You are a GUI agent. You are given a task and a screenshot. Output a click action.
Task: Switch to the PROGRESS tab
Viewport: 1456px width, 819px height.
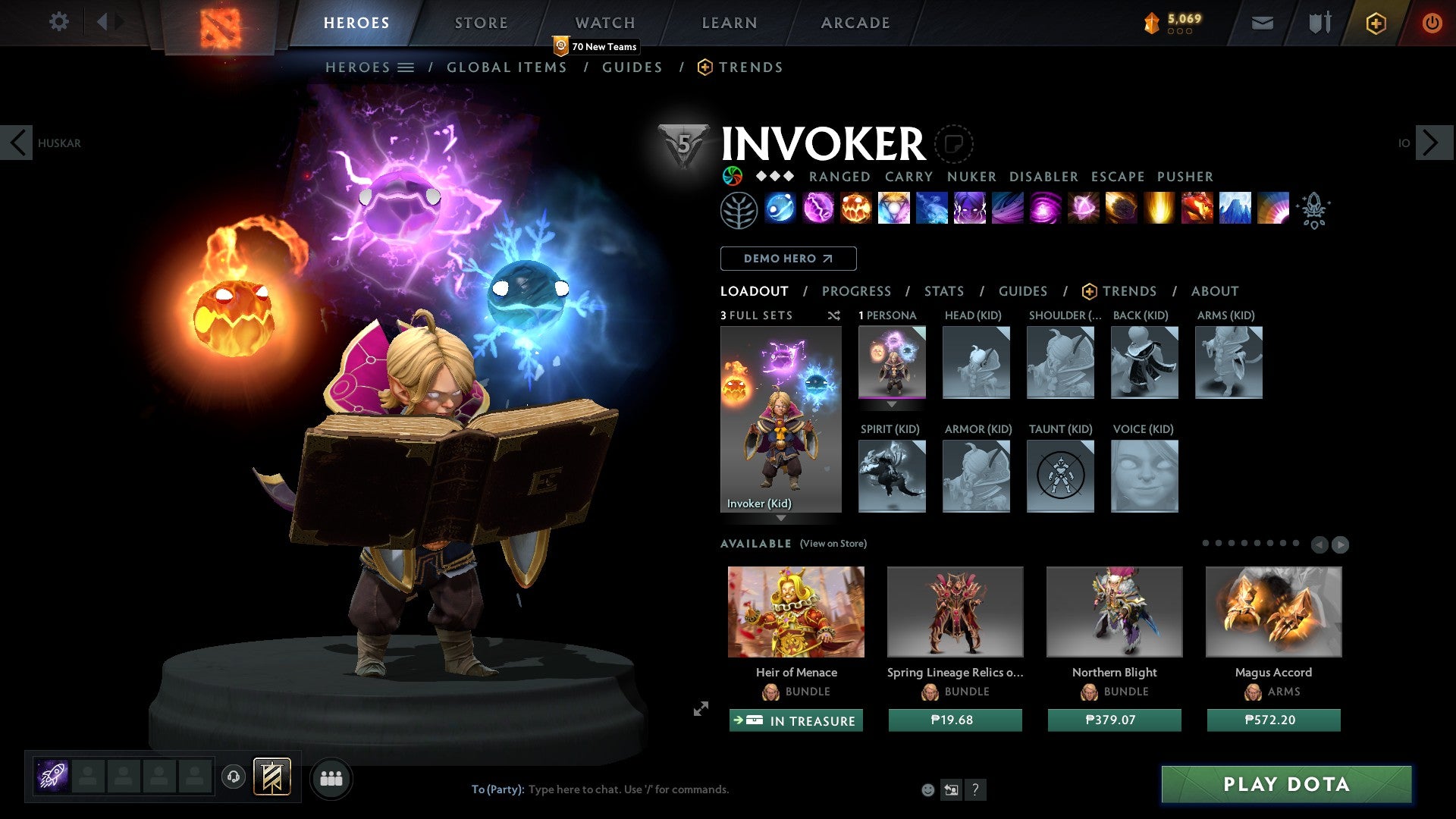[x=857, y=291]
